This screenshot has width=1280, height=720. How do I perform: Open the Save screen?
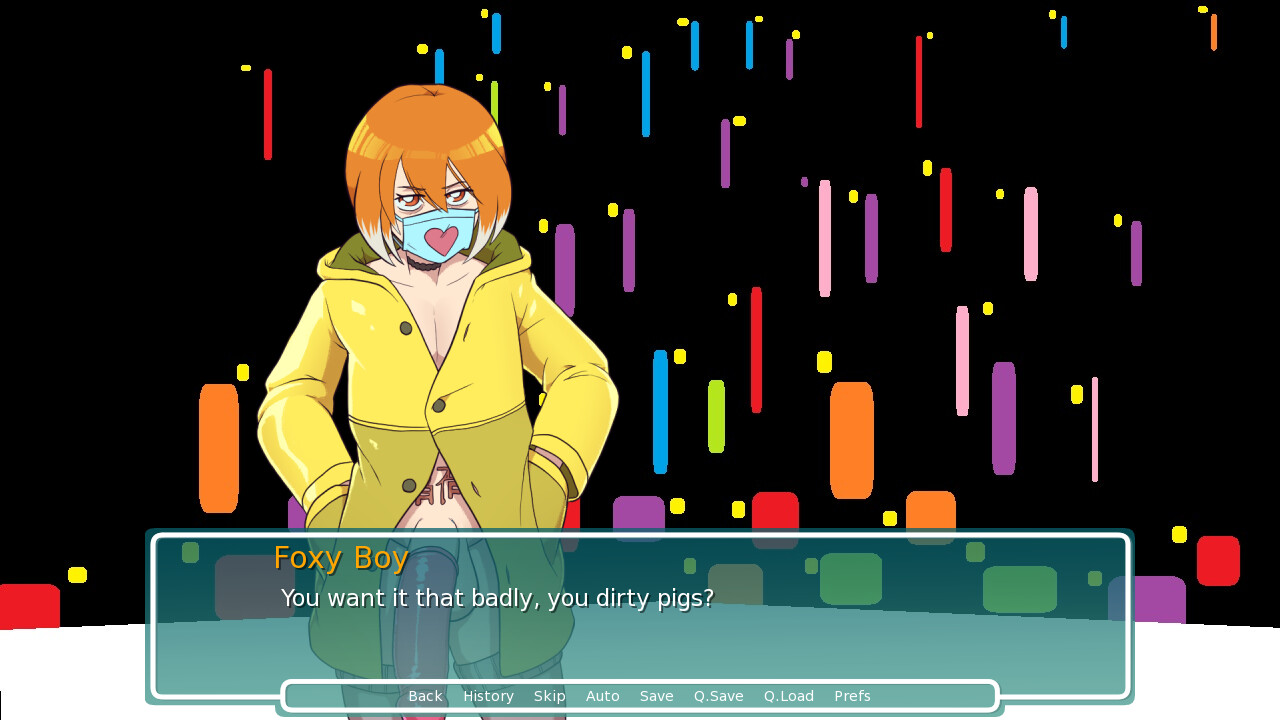tap(656, 696)
